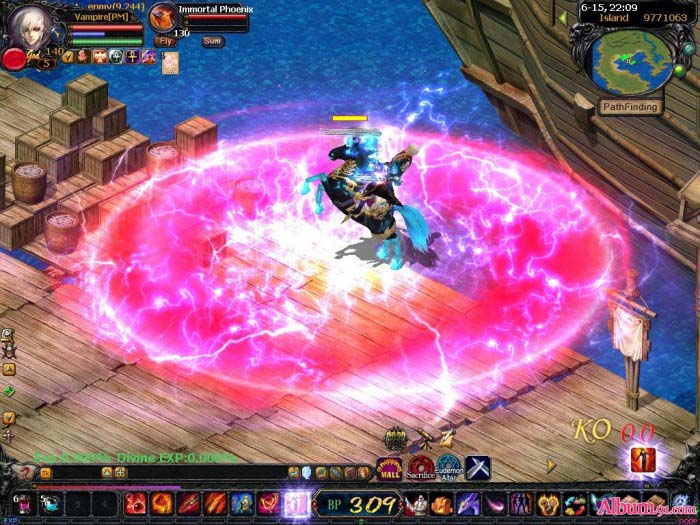
Task: Click the golden winged emblem in bottom bar
Action: pyautogui.click(x=549, y=503)
